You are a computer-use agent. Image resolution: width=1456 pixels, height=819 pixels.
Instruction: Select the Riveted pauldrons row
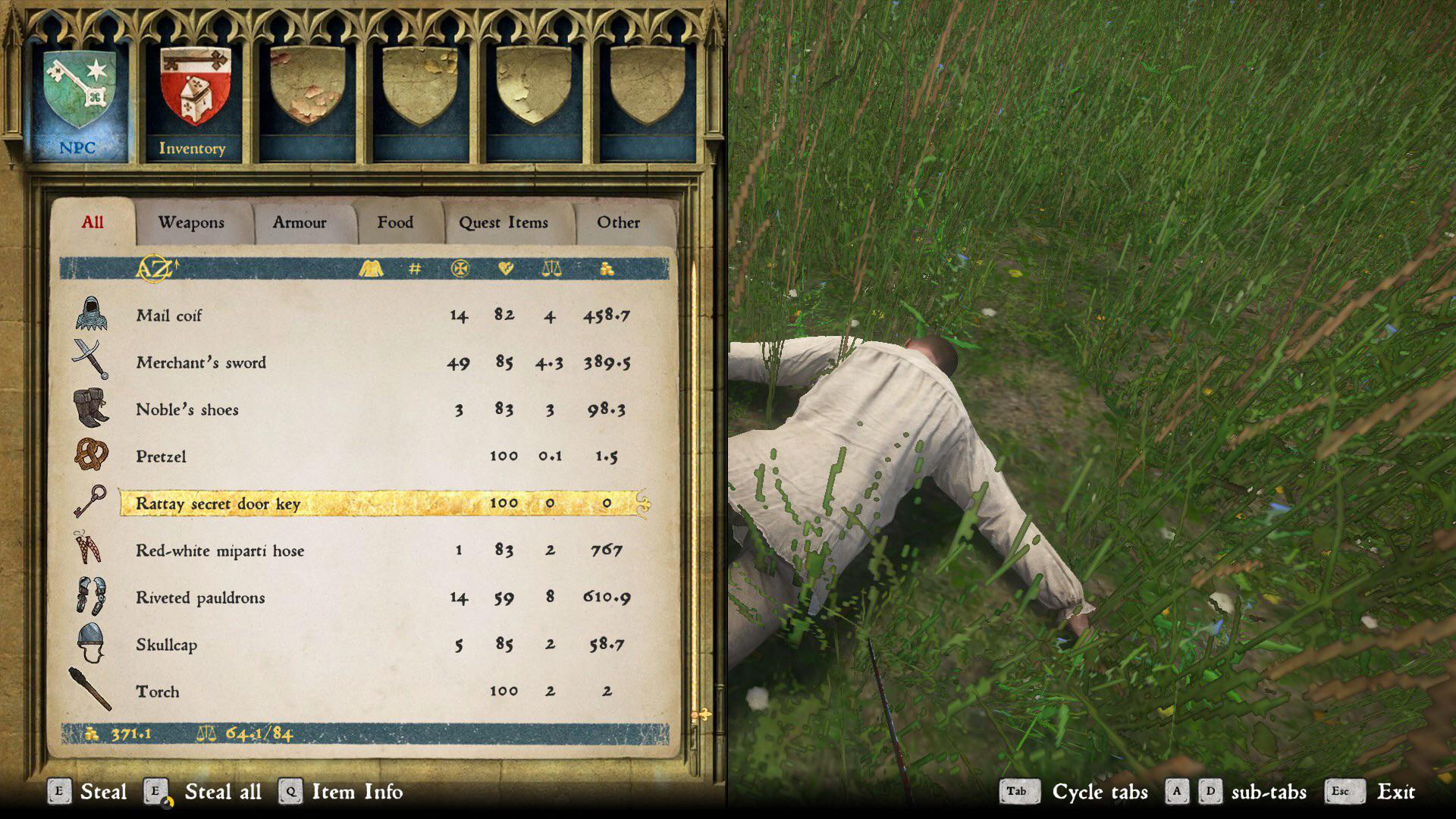(x=201, y=598)
